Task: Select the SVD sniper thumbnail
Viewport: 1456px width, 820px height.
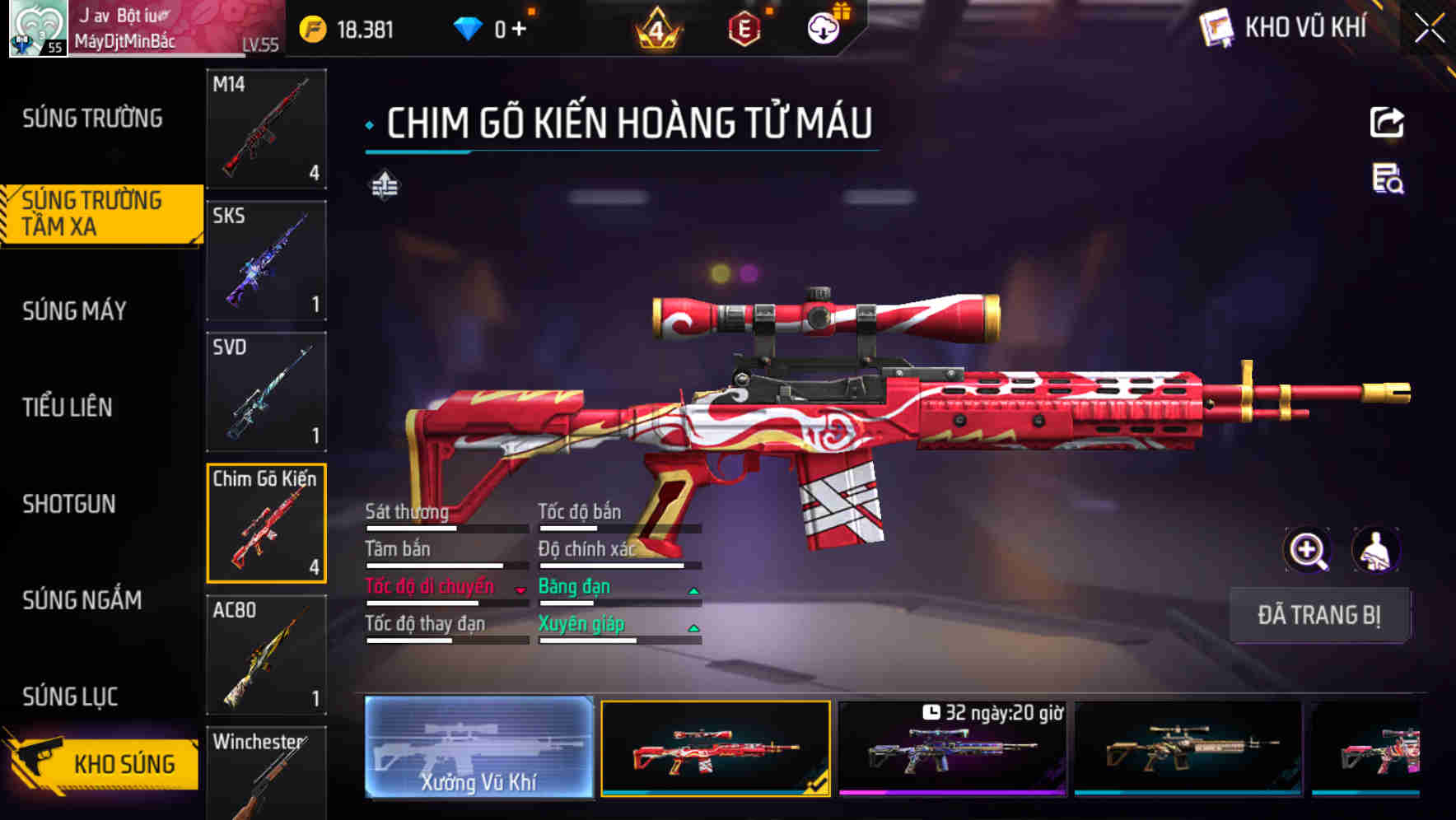Action: (265, 391)
